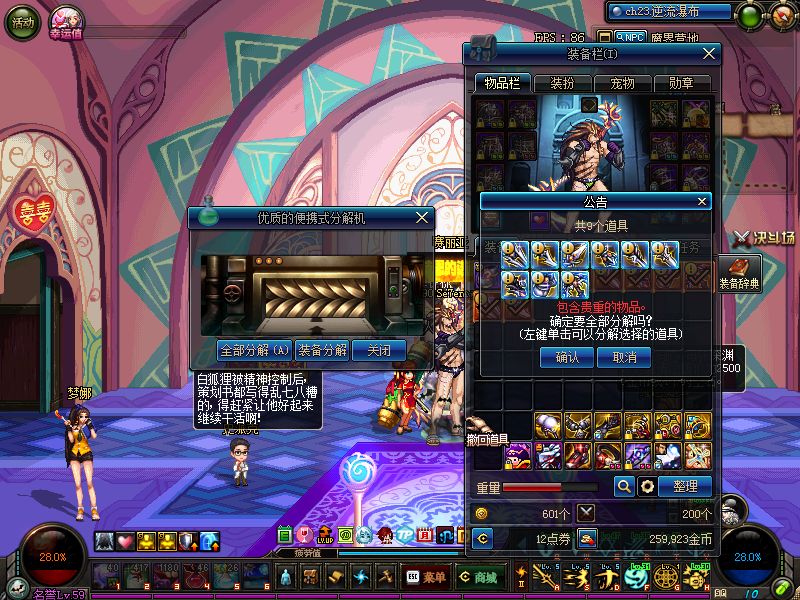
Task: Switch to the 装扮 tab
Action: (x=561, y=83)
